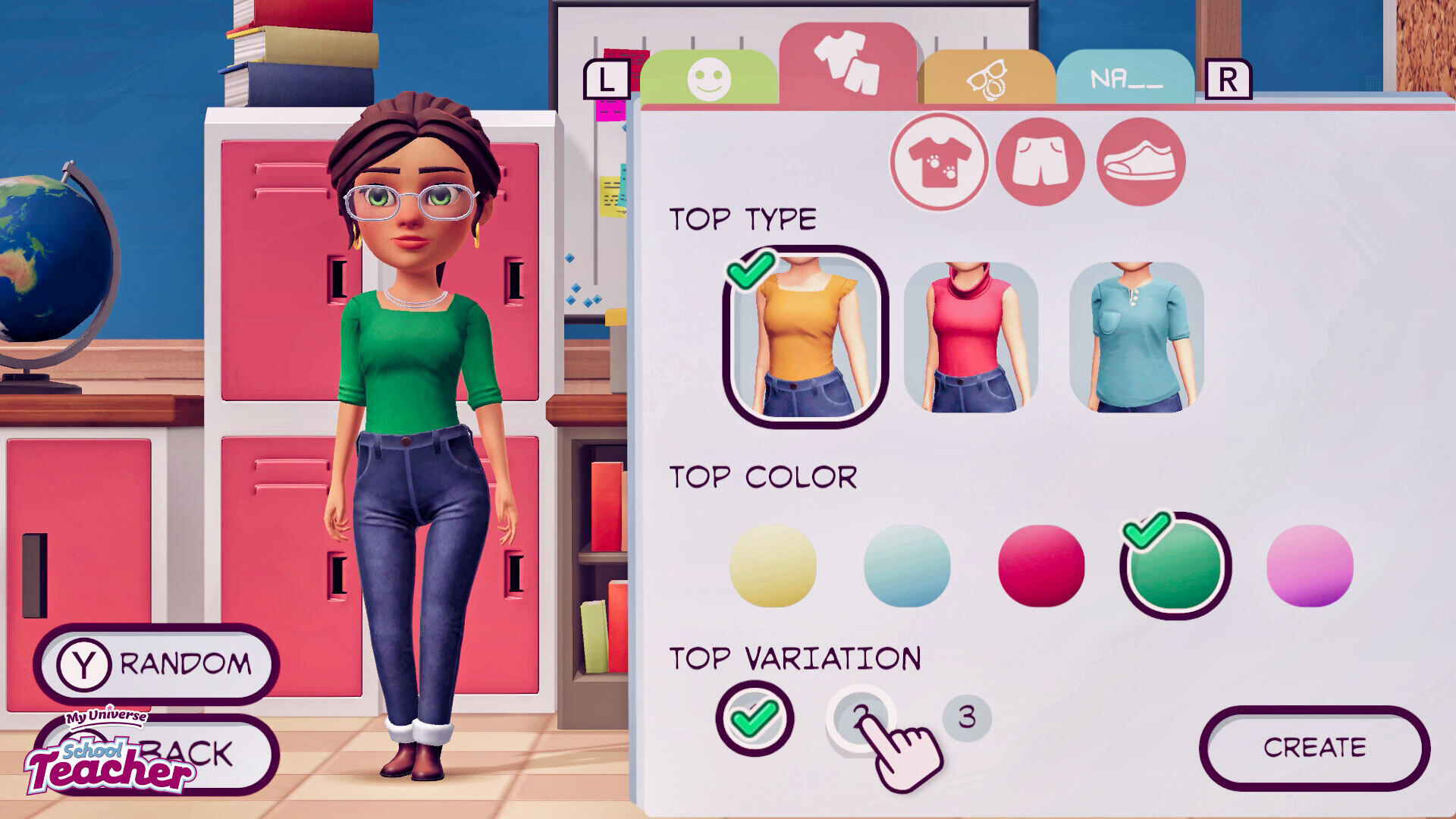The height and width of the screenshot is (819, 1456).
Task: Select the t-shirt tops category
Action: (939, 162)
